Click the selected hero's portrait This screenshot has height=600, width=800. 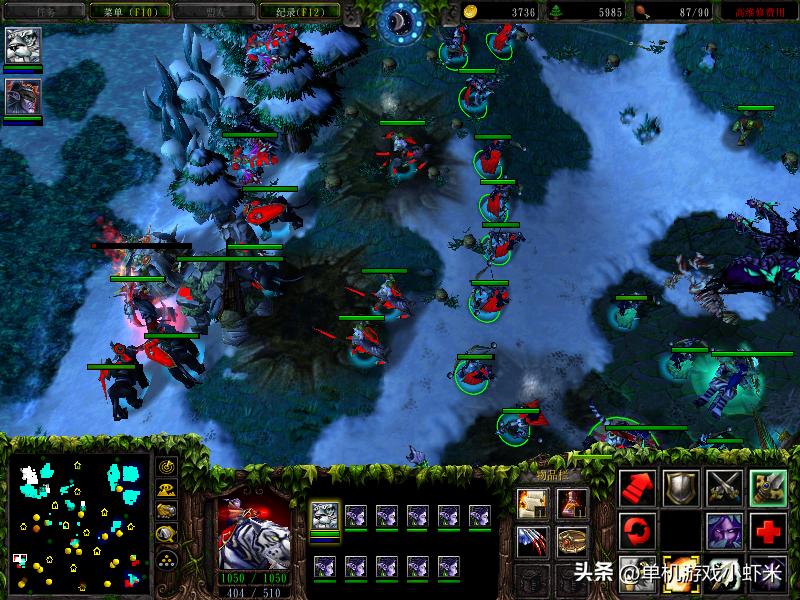coord(254,530)
